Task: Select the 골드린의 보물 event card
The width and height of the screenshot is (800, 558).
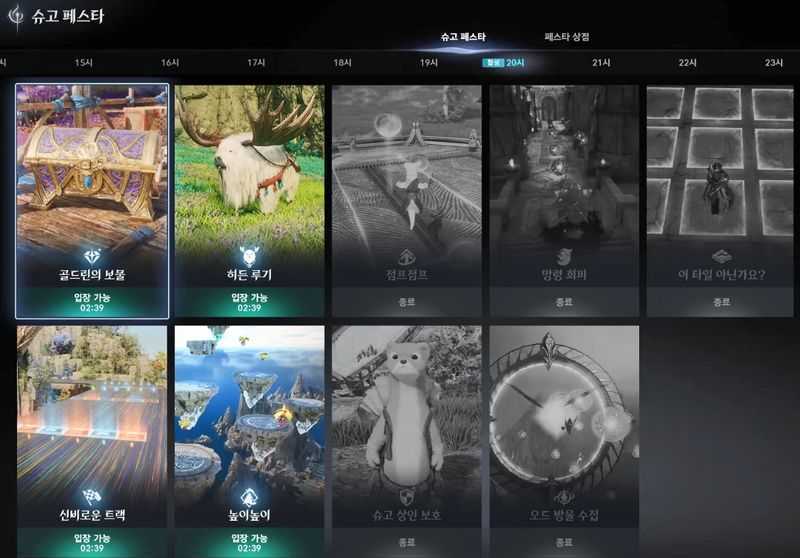Action: tap(92, 200)
